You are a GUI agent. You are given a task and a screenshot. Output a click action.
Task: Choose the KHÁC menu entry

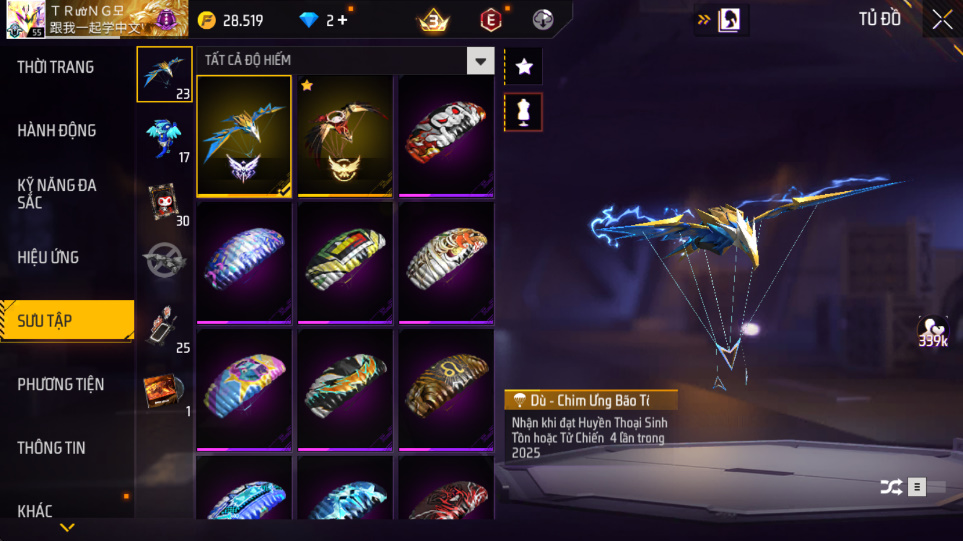coord(35,511)
